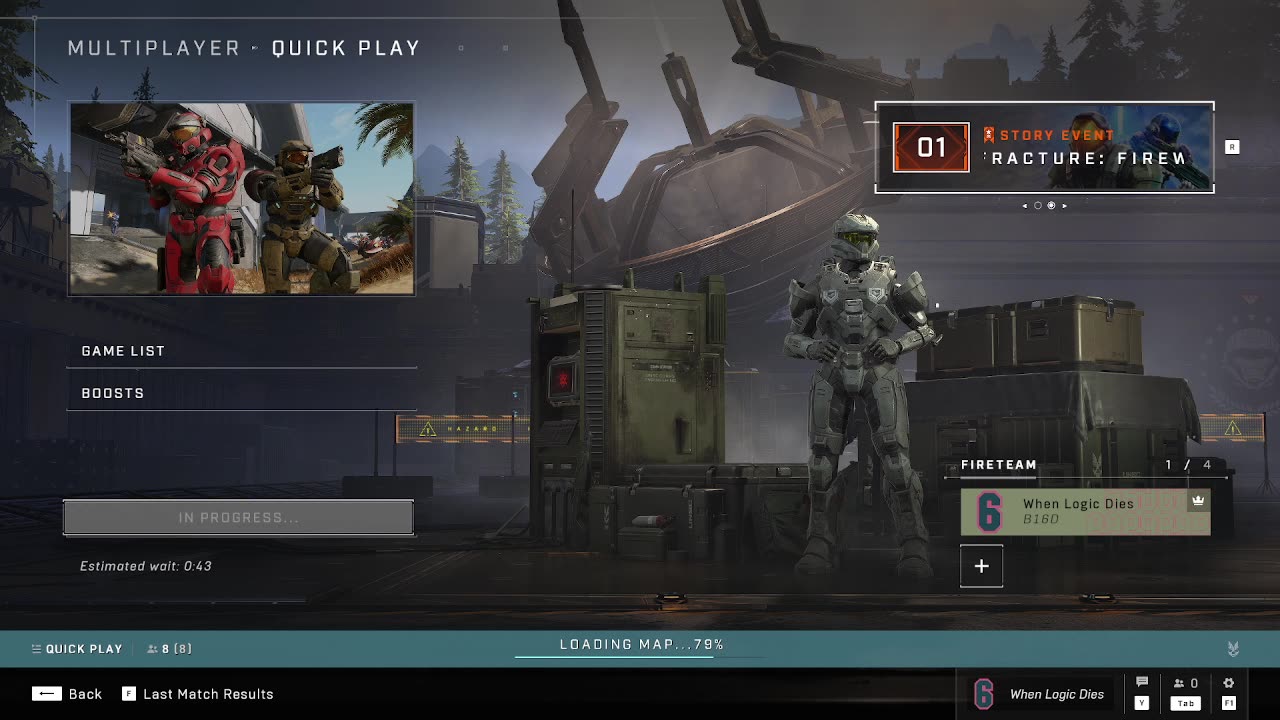Open the settings gear icon
The height and width of the screenshot is (720, 1280).
click(x=1229, y=684)
